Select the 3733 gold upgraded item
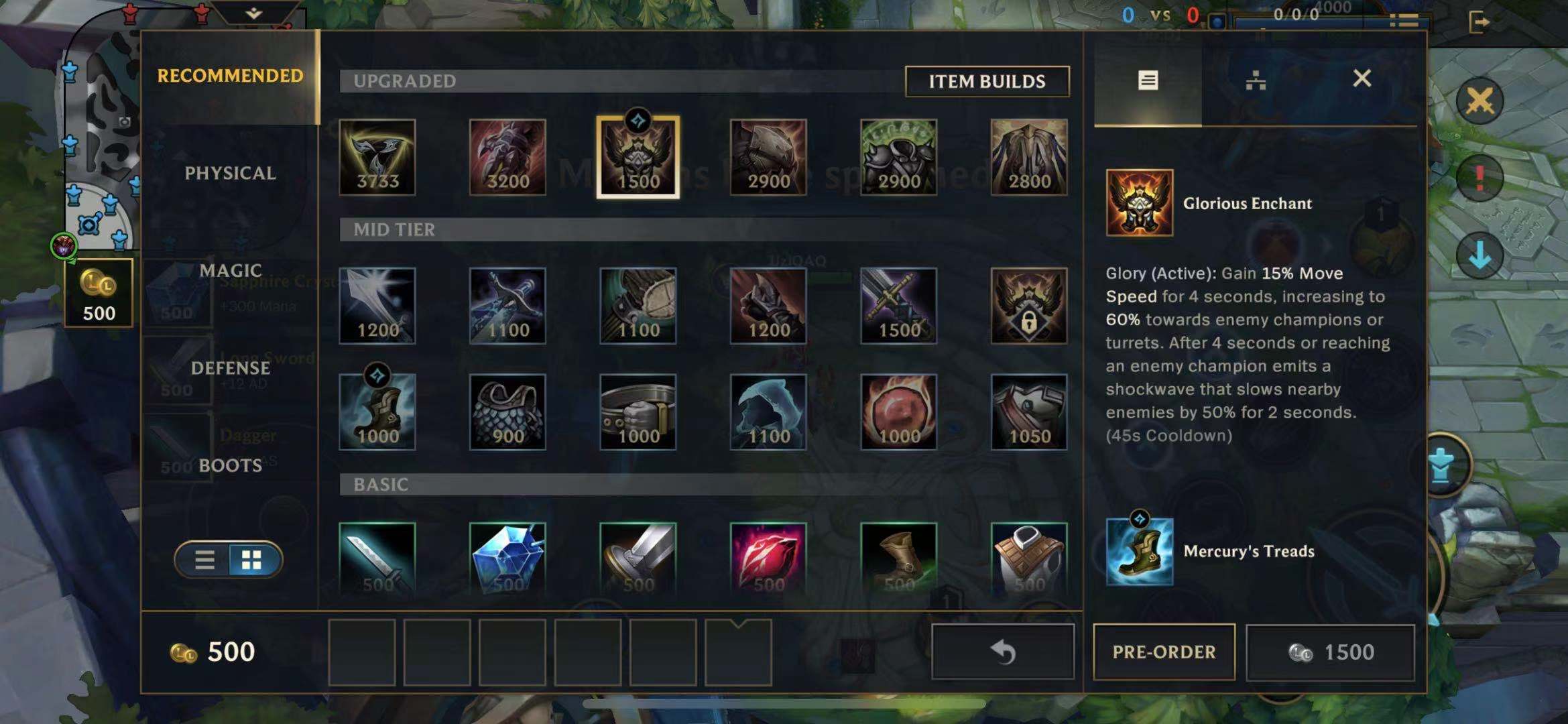Viewport: 1568px width, 724px height. click(377, 158)
